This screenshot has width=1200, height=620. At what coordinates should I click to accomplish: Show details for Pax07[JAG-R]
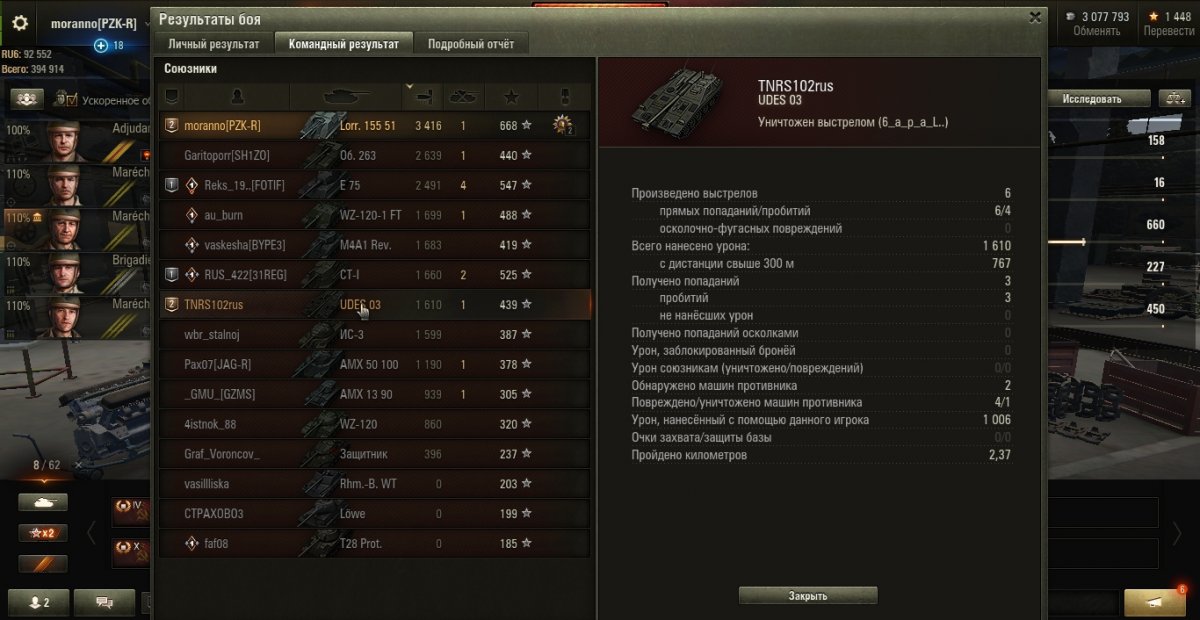375,364
